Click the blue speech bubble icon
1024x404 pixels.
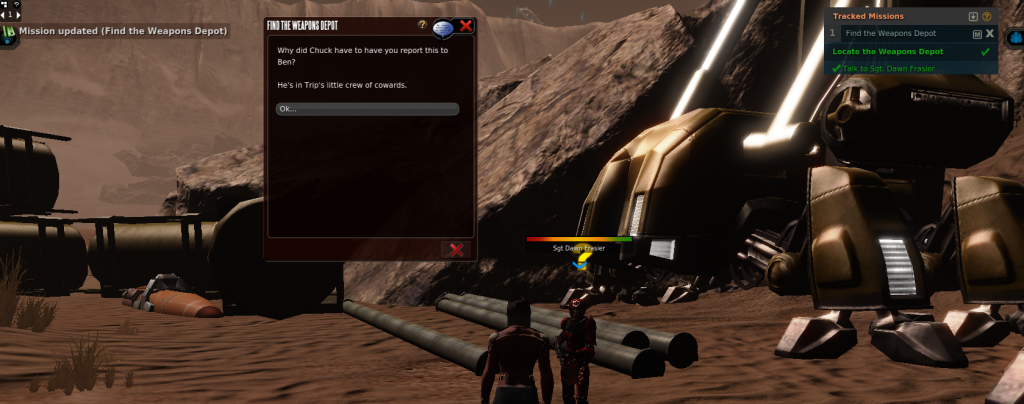point(444,27)
